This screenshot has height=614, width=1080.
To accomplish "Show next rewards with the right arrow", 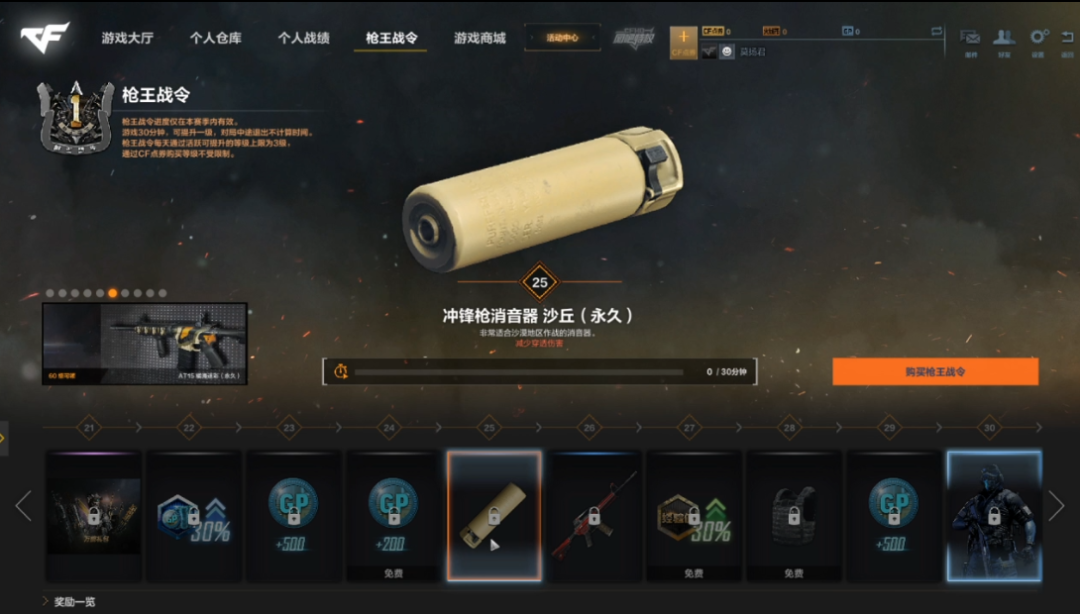I will [x=1056, y=506].
